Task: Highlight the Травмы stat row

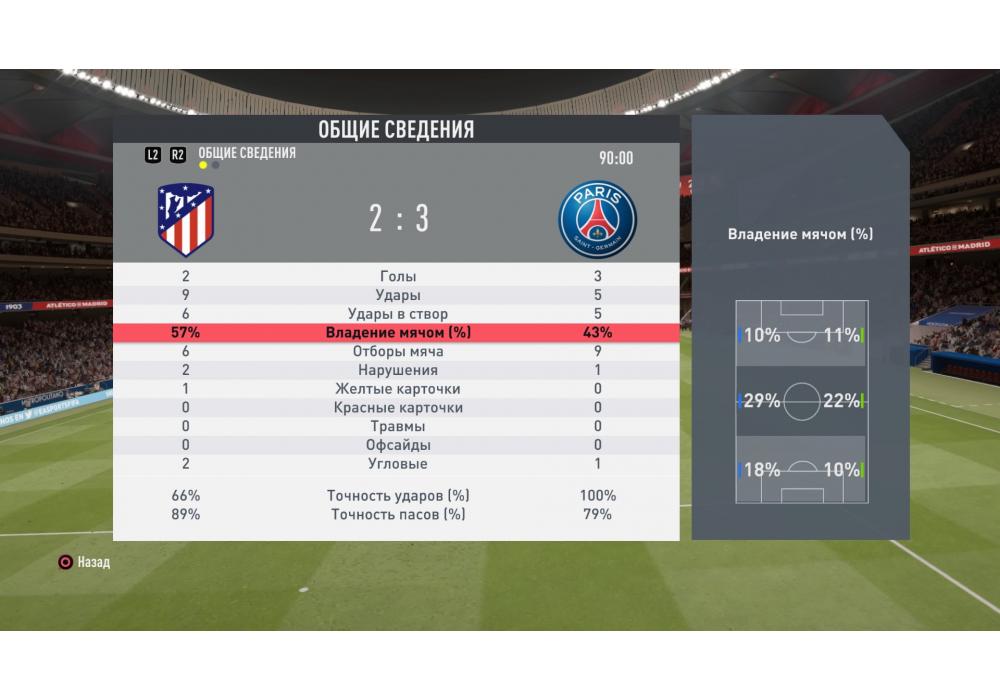Action: (398, 427)
